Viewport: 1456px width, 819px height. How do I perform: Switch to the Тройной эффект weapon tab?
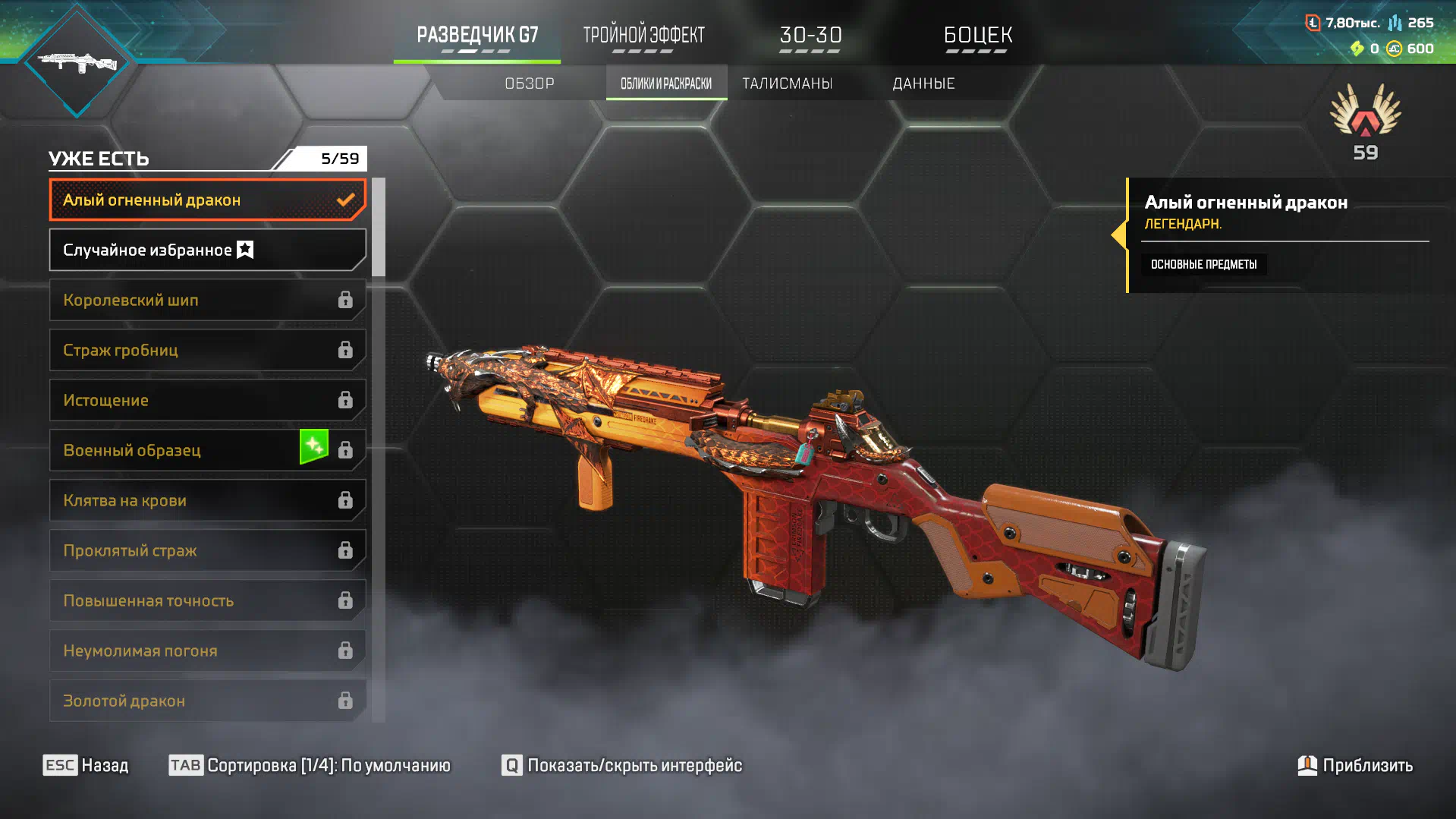(643, 36)
